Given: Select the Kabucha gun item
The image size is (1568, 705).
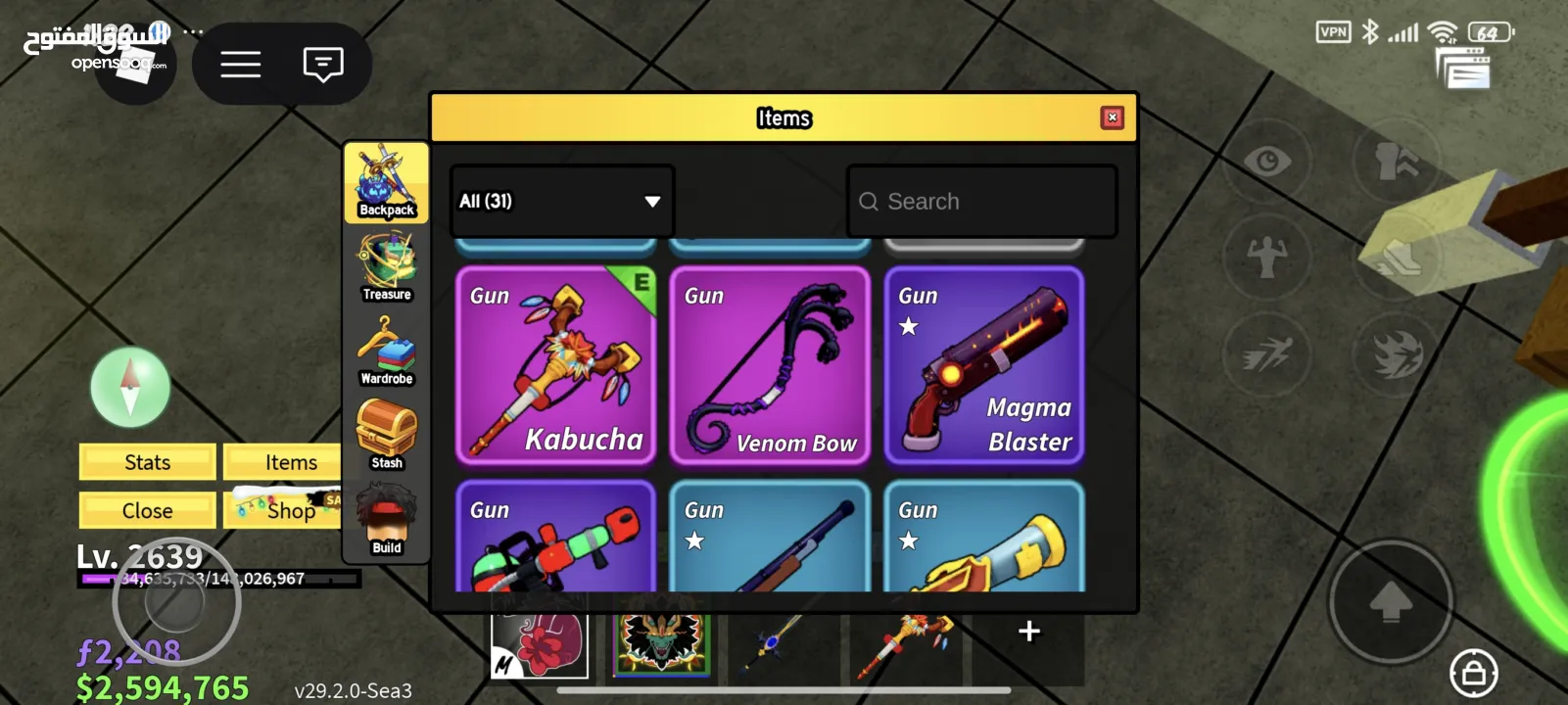Looking at the screenshot, I should point(555,365).
